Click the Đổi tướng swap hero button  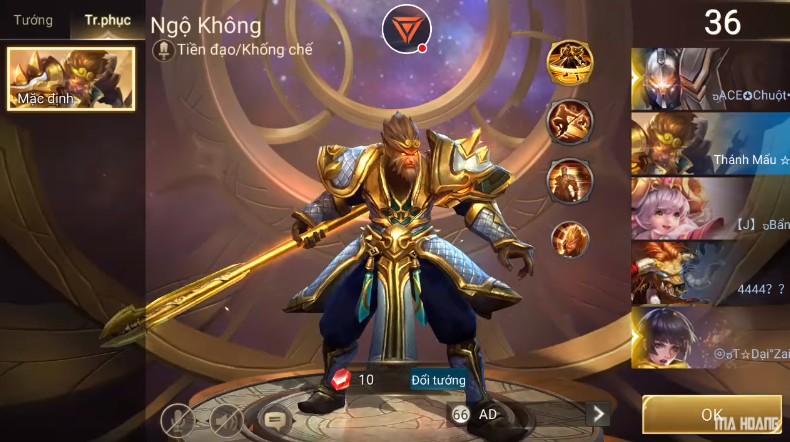(x=438, y=380)
